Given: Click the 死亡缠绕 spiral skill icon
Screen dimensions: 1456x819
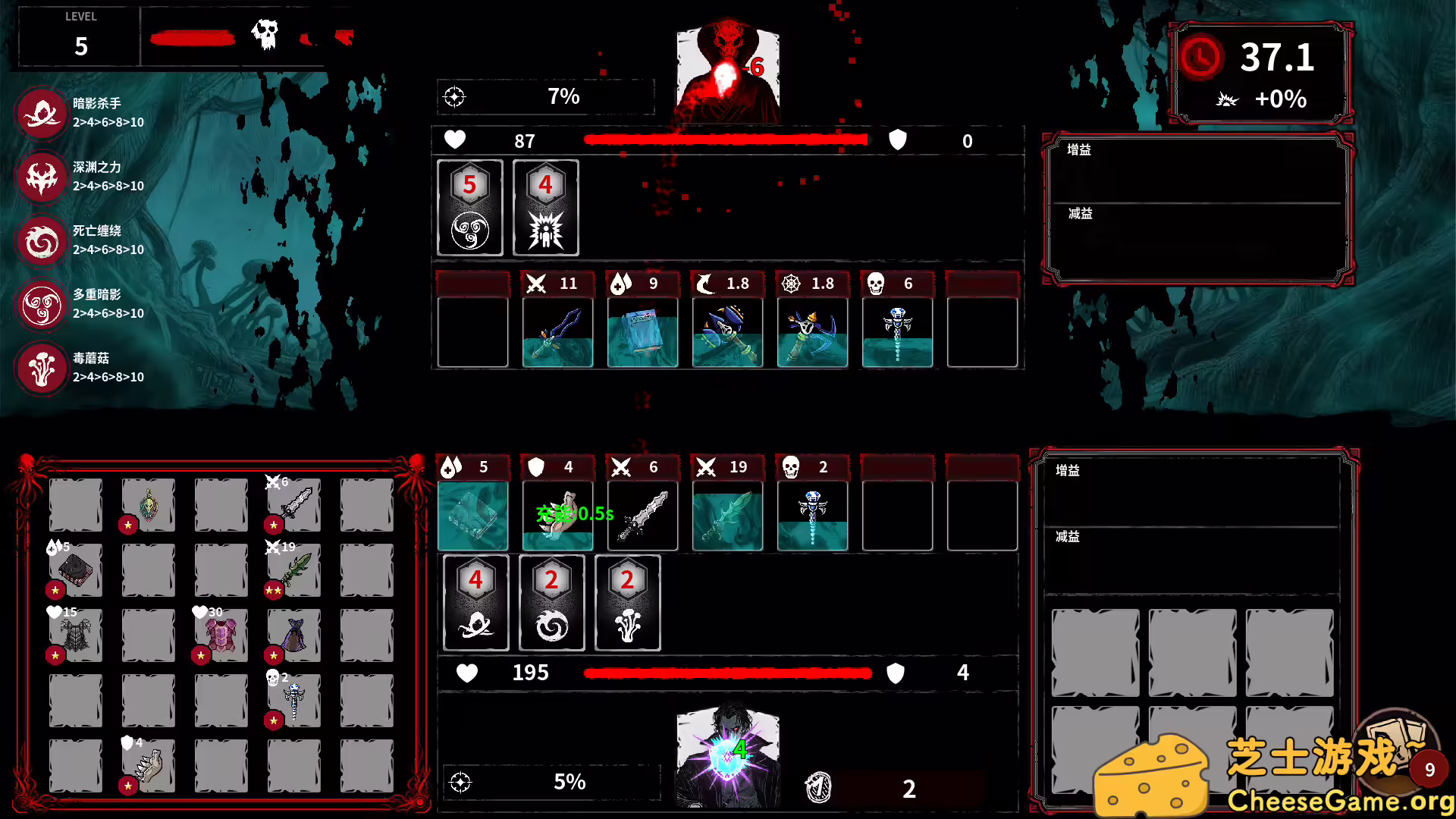Looking at the screenshot, I should click(42, 241).
